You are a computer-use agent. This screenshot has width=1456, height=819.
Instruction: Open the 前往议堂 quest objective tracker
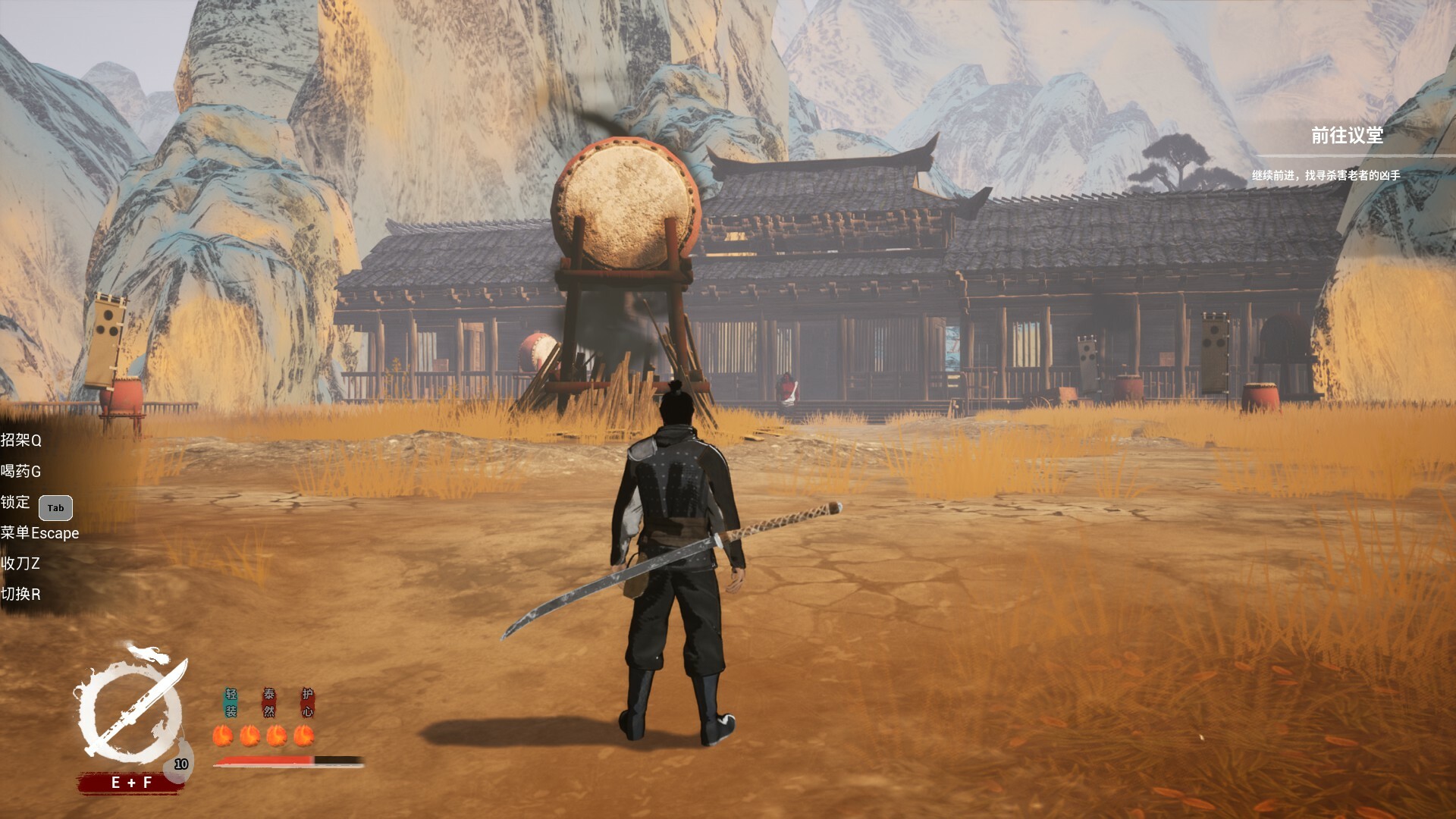tap(1347, 136)
